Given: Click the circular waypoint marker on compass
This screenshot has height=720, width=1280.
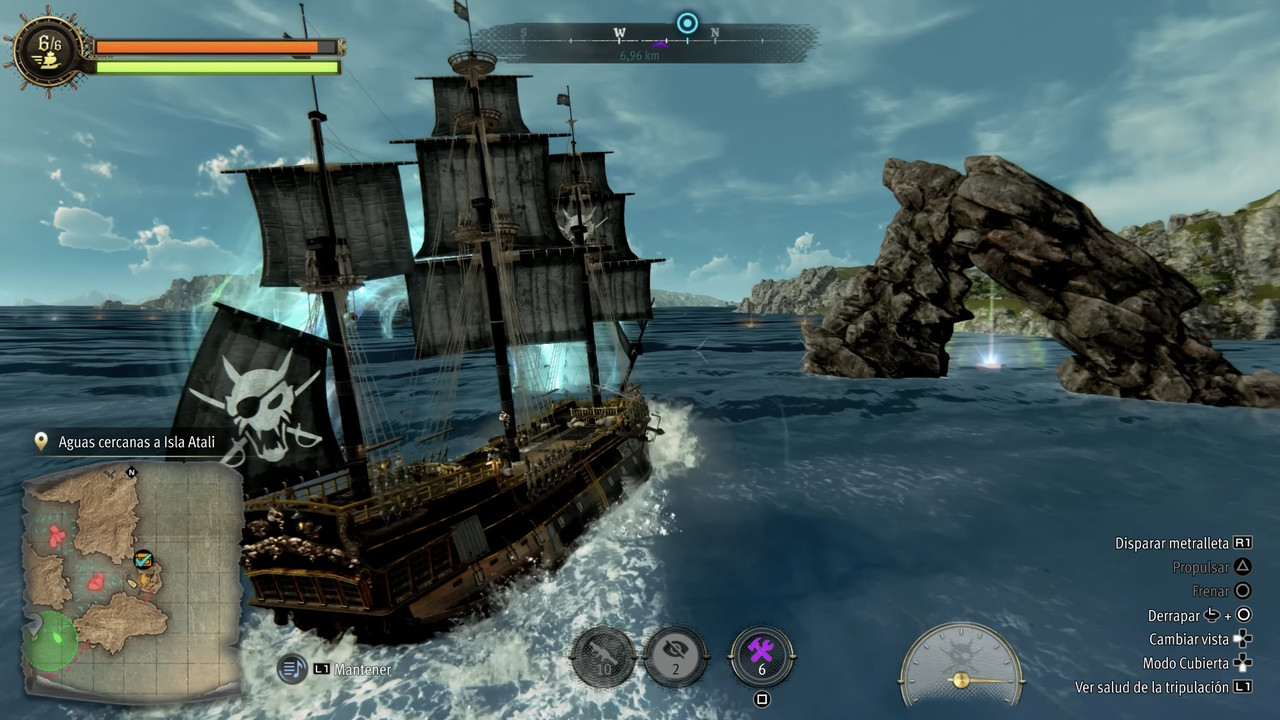Looking at the screenshot, I should 687,23.
